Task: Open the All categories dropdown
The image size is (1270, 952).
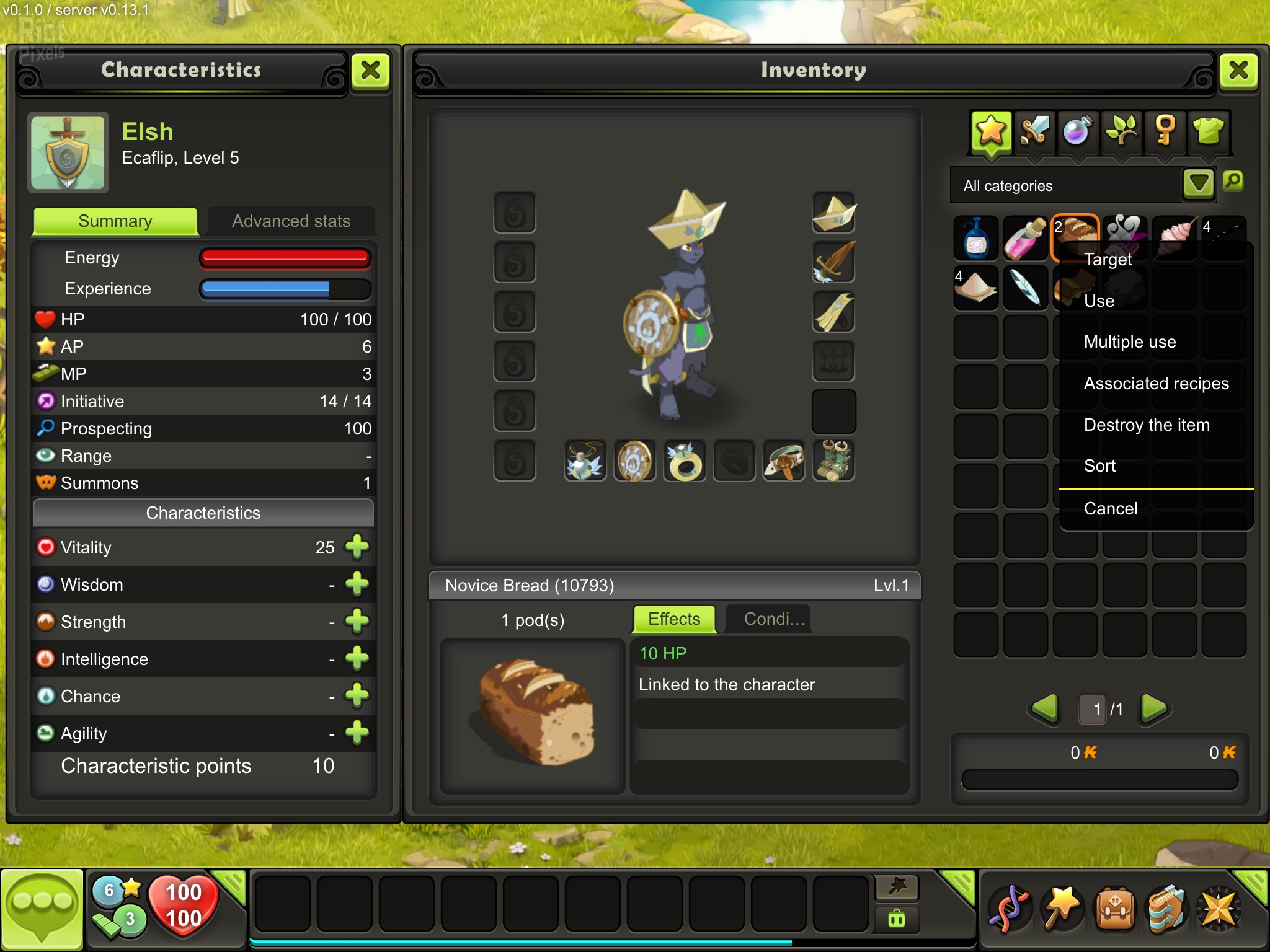Action: tap(1198, 184)
